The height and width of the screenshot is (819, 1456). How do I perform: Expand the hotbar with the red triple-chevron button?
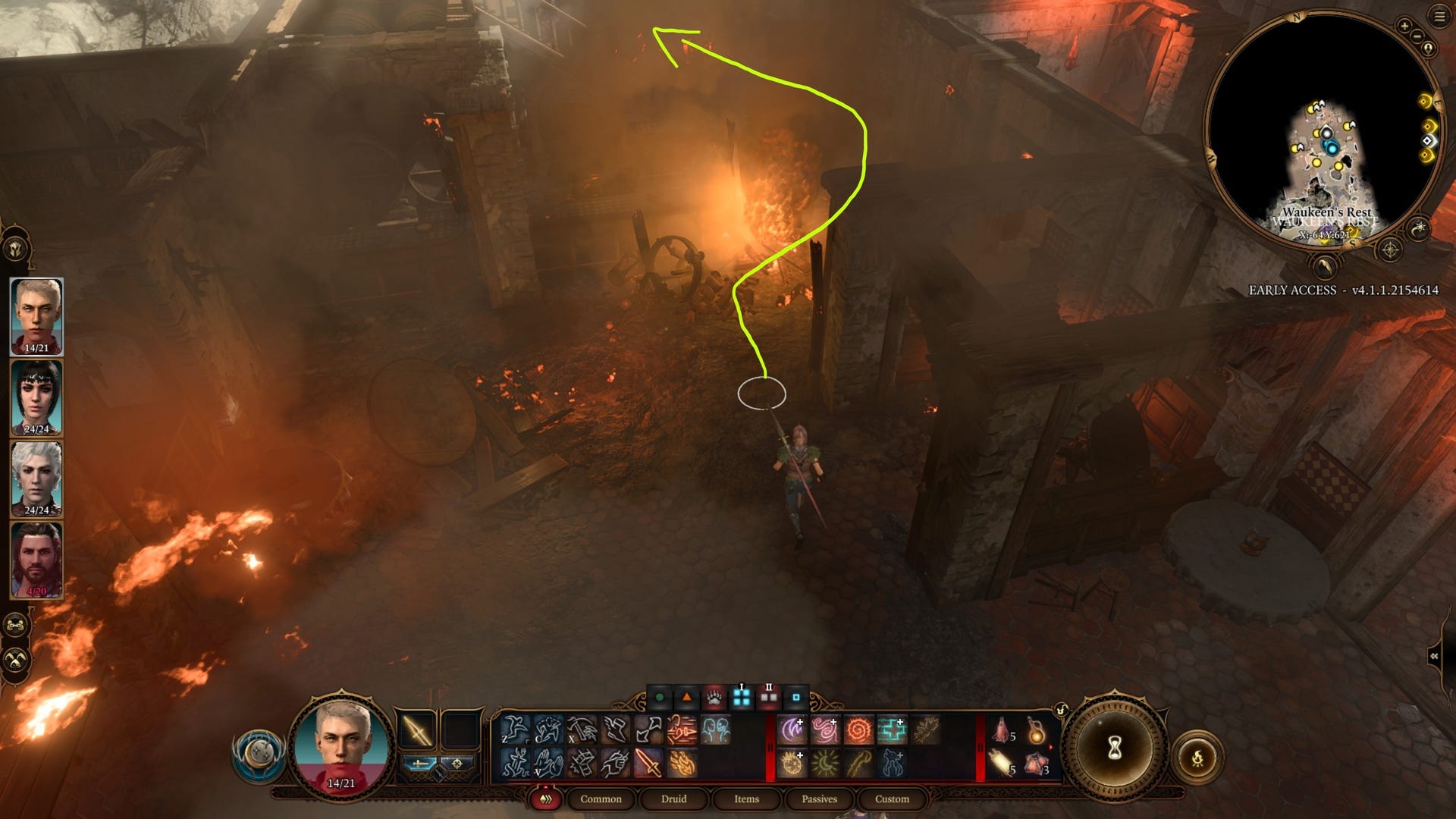pos(544,799)
